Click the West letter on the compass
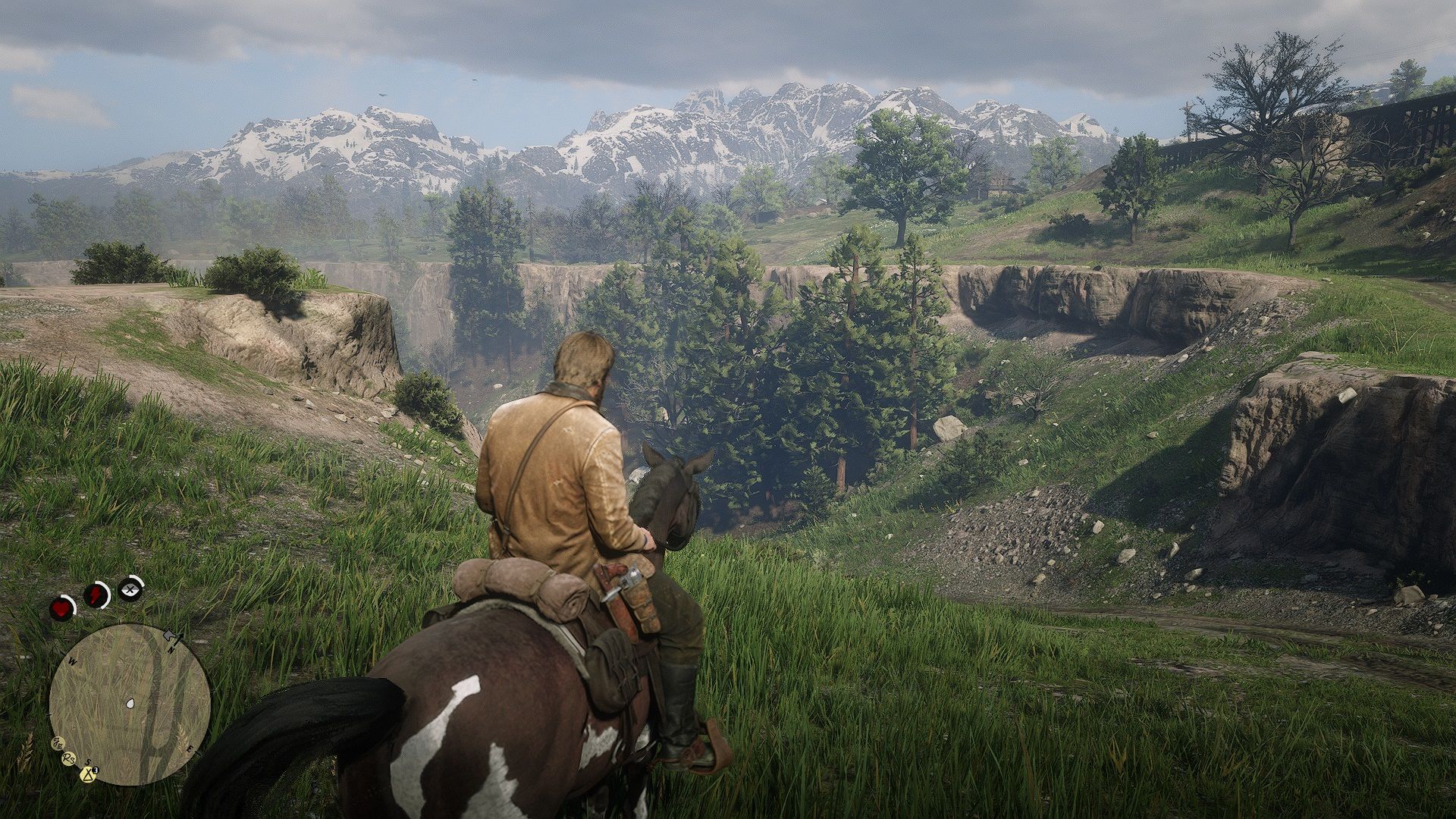Image resolution: width=1456 pixels, height=819 pixels. (x=71, y=660)
